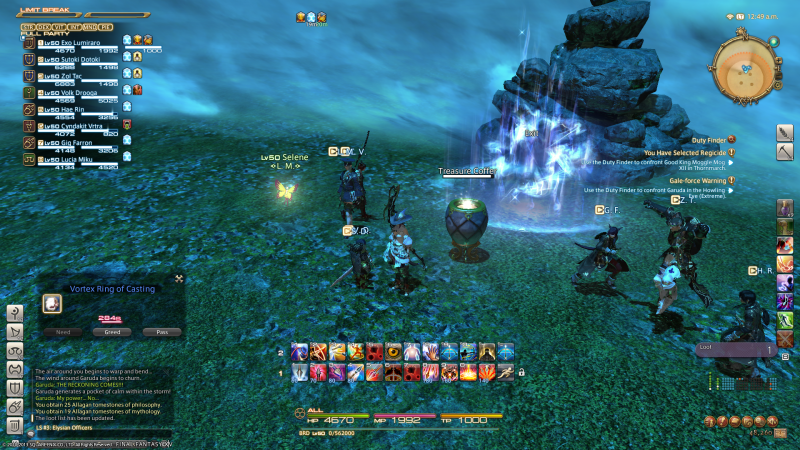Pass on the Vortex Ring of Casting

point(162,331)
